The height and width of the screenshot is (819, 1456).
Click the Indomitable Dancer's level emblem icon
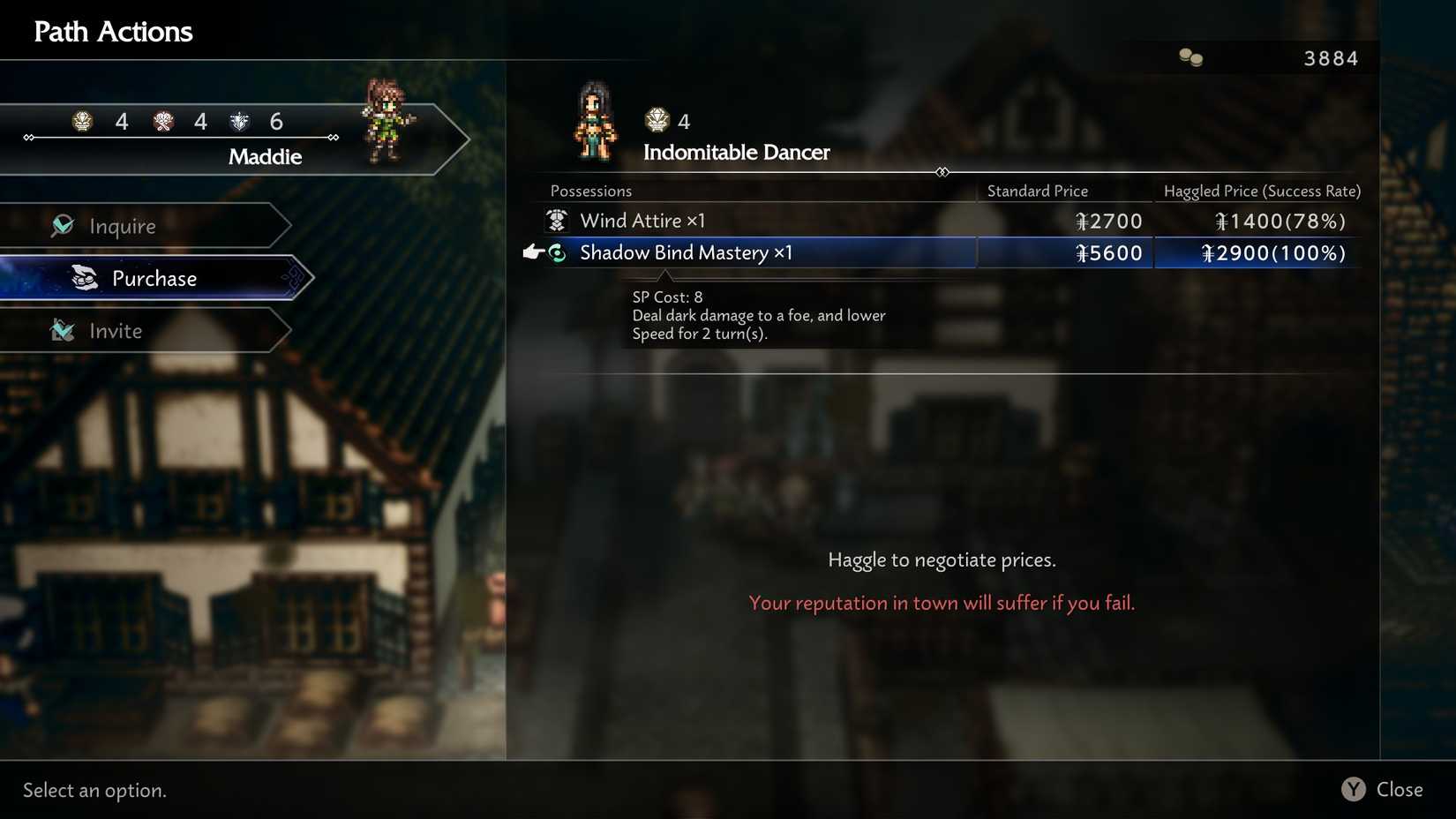coord(657,120)
